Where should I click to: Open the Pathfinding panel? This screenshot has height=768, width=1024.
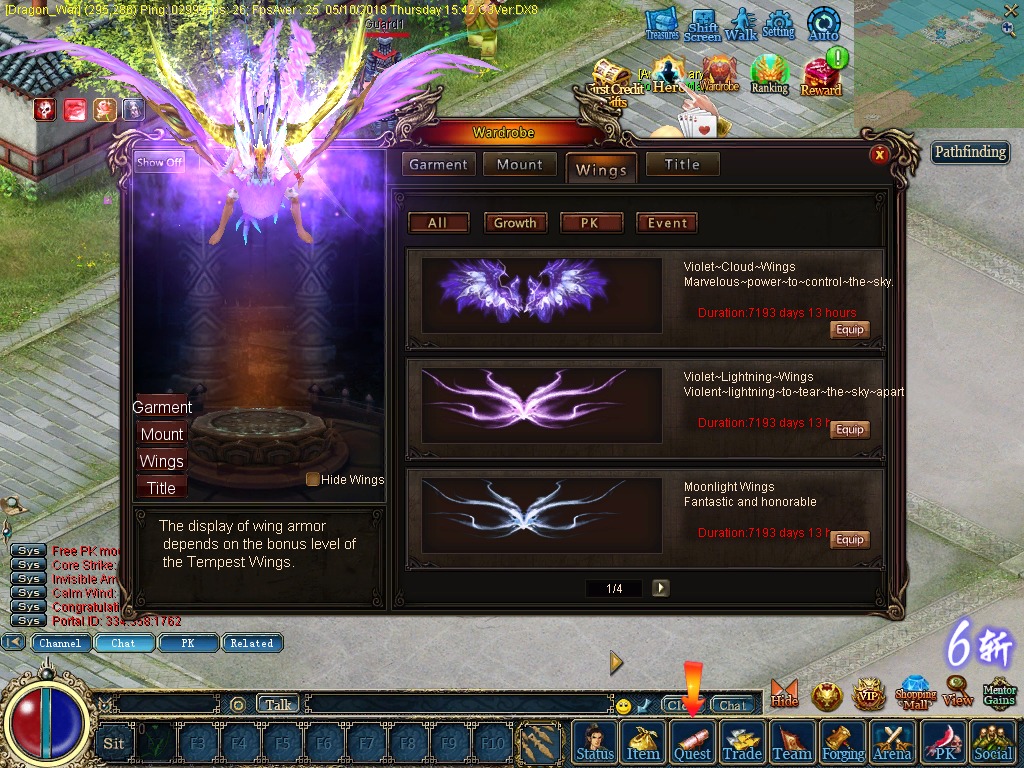tap(970, 153)
